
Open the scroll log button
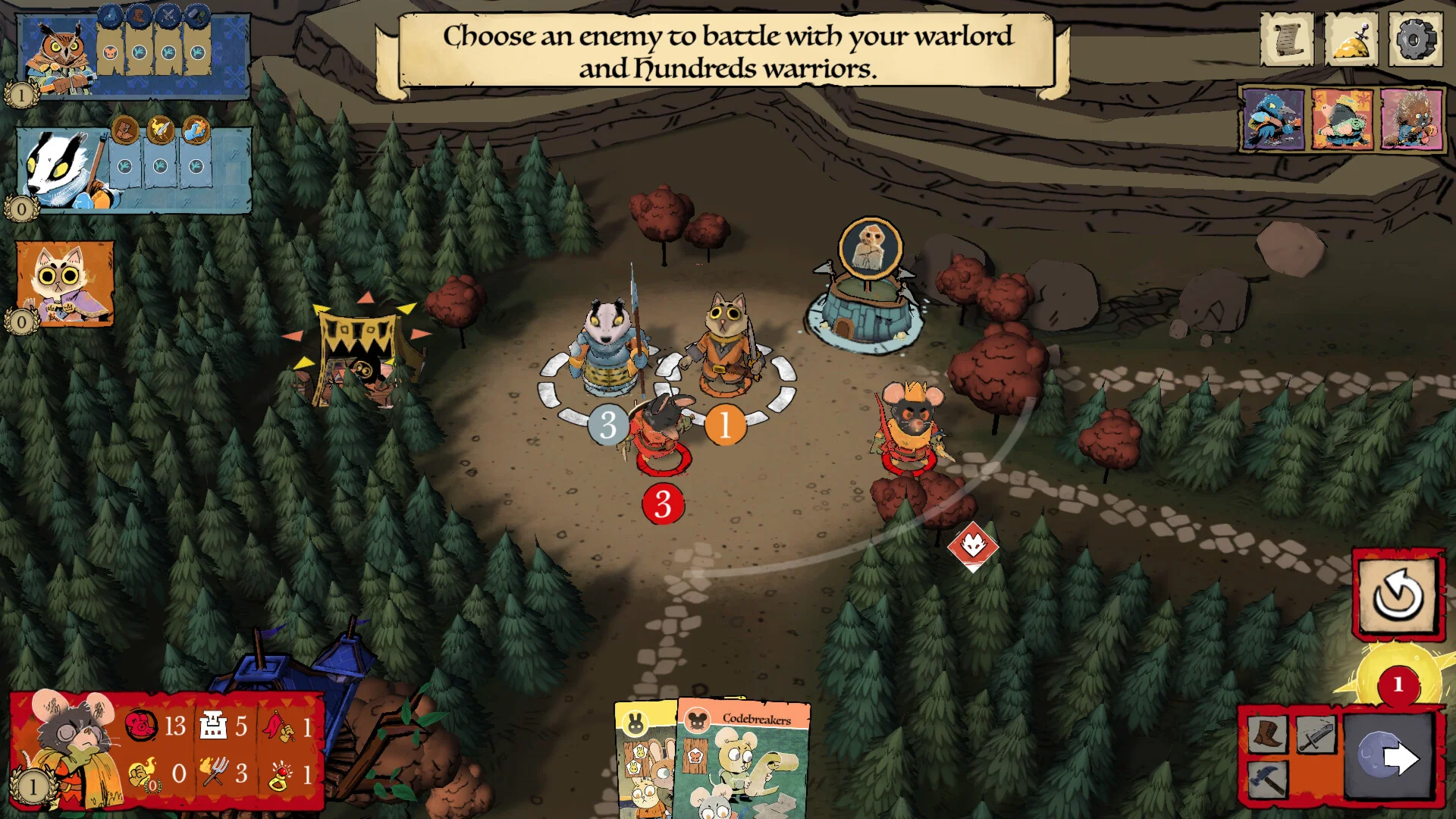click(1287, 39)
